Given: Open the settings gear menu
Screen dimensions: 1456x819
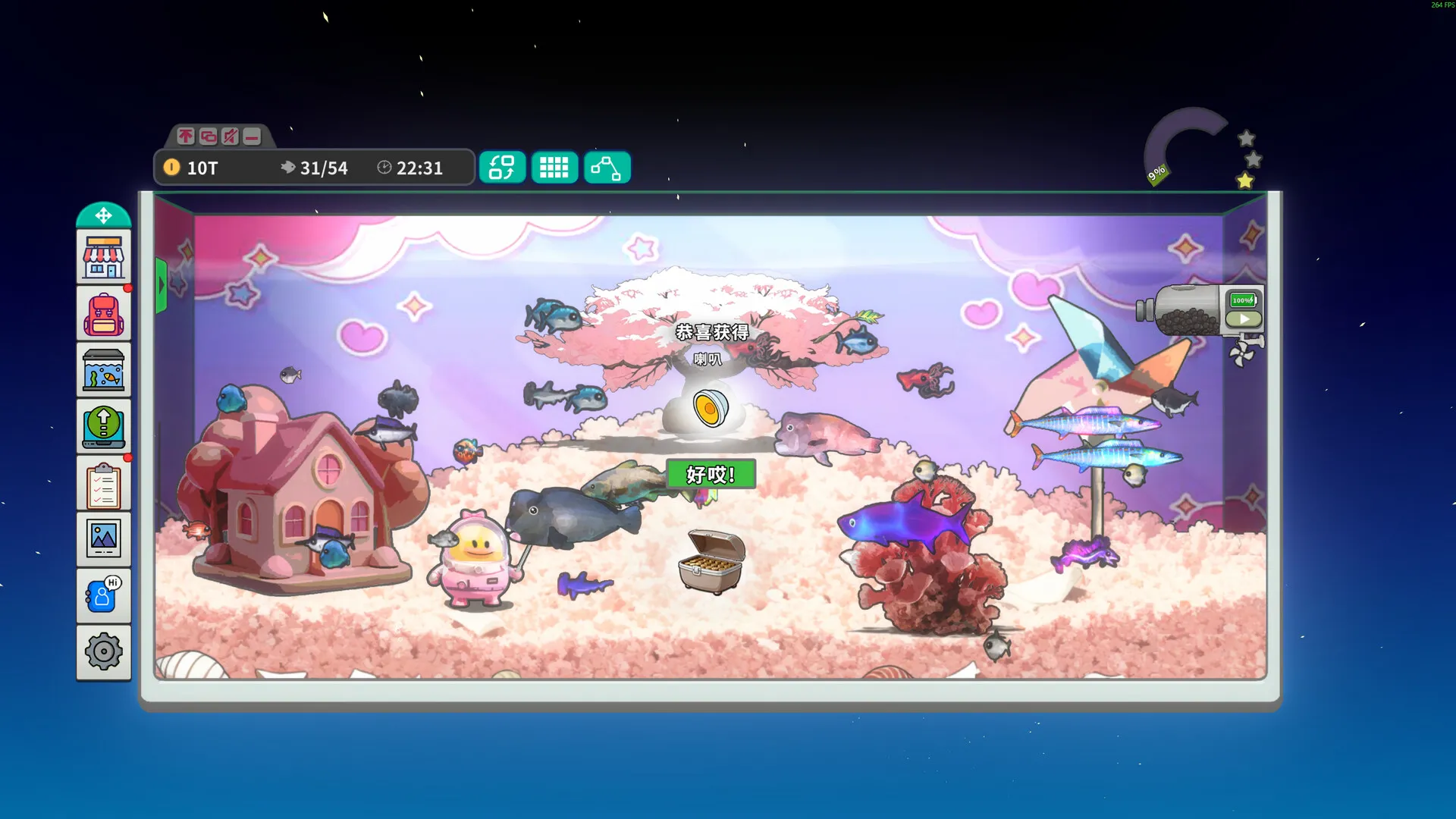Looking at the screenshot, I should coord(103,651).
